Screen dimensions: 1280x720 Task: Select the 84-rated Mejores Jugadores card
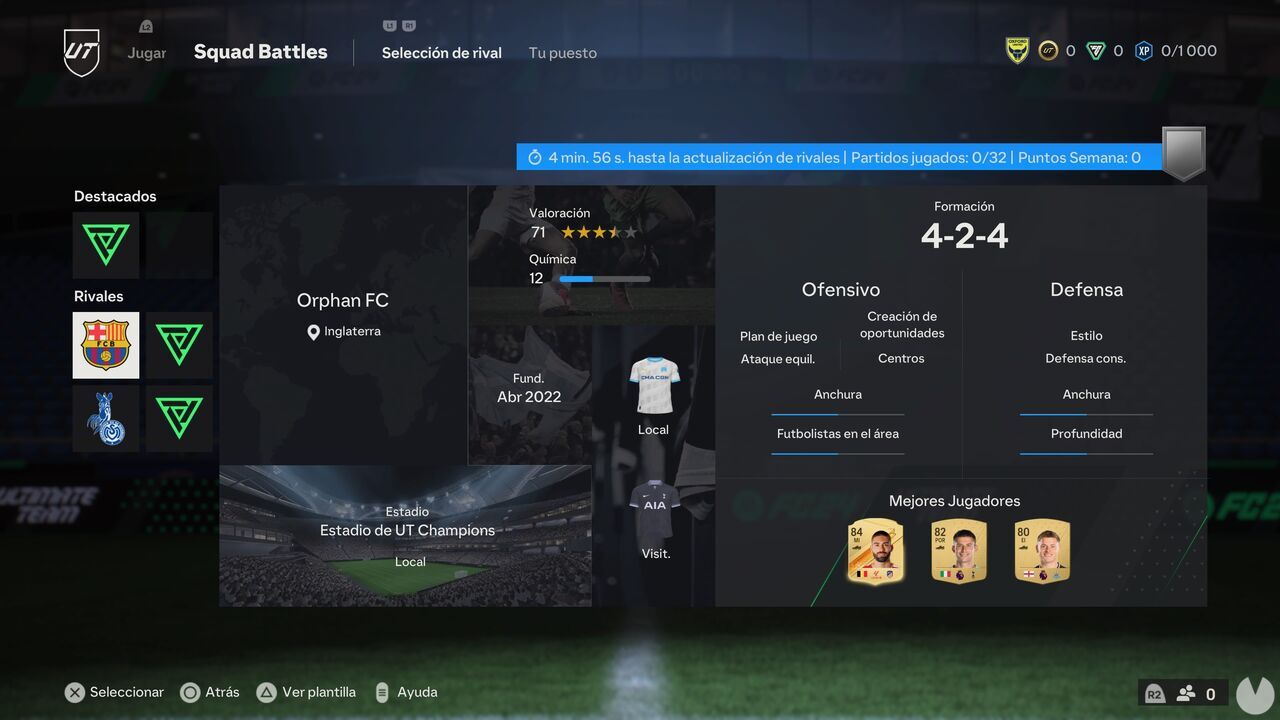(x=875, y=550)
